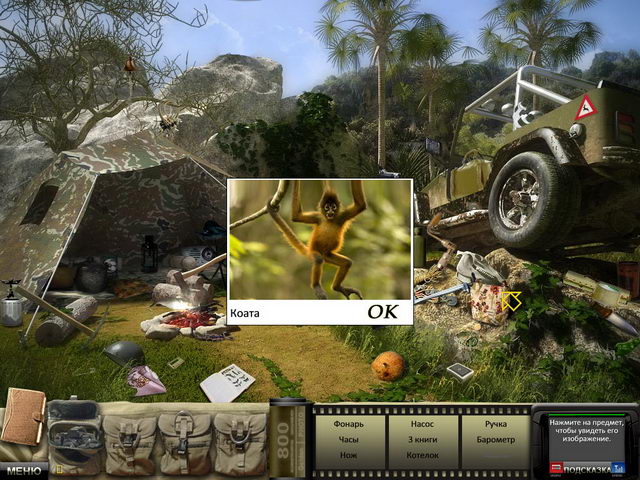The image size is (640, 480).
Task: Pick Барометр in the item list
Action: [x=495, y=440]
